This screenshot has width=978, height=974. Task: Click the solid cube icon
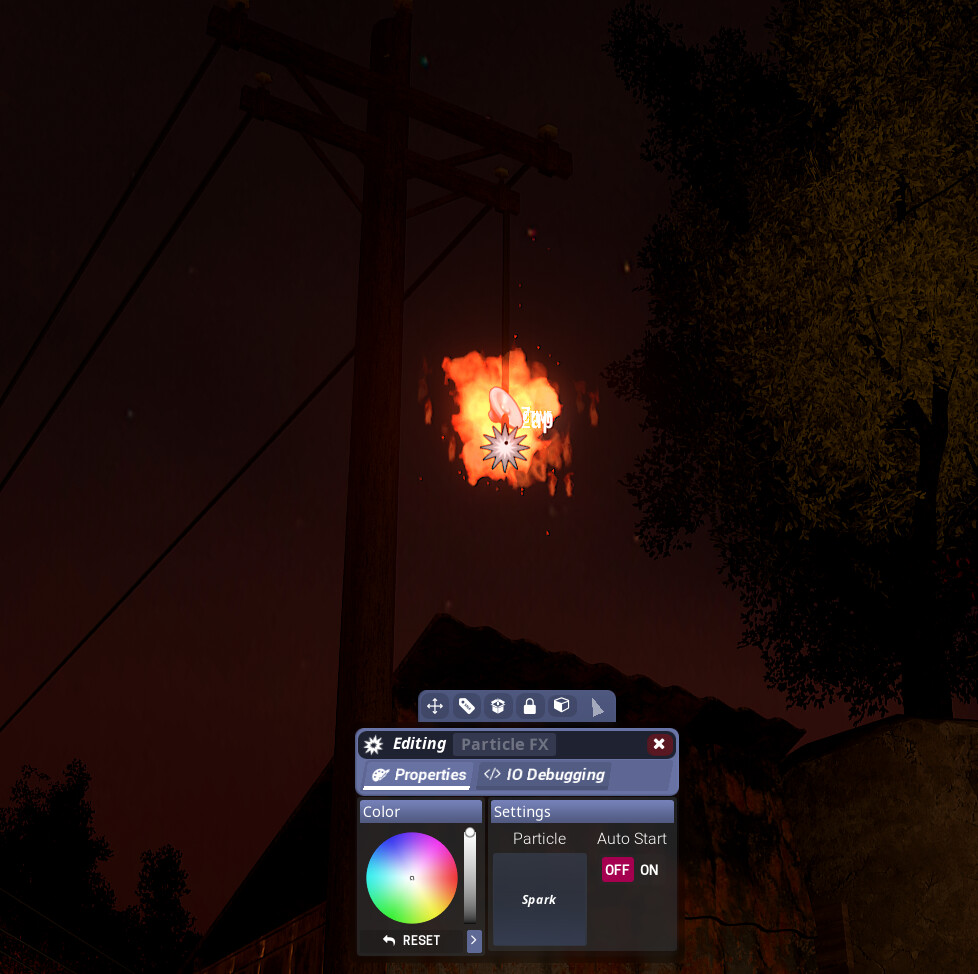[x=562, y=706]
